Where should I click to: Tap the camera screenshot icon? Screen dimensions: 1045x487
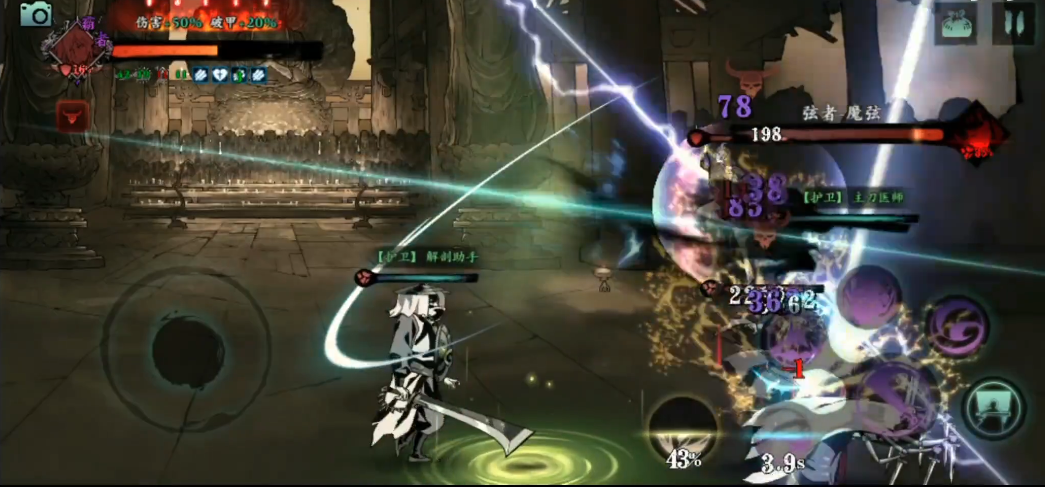36,14
